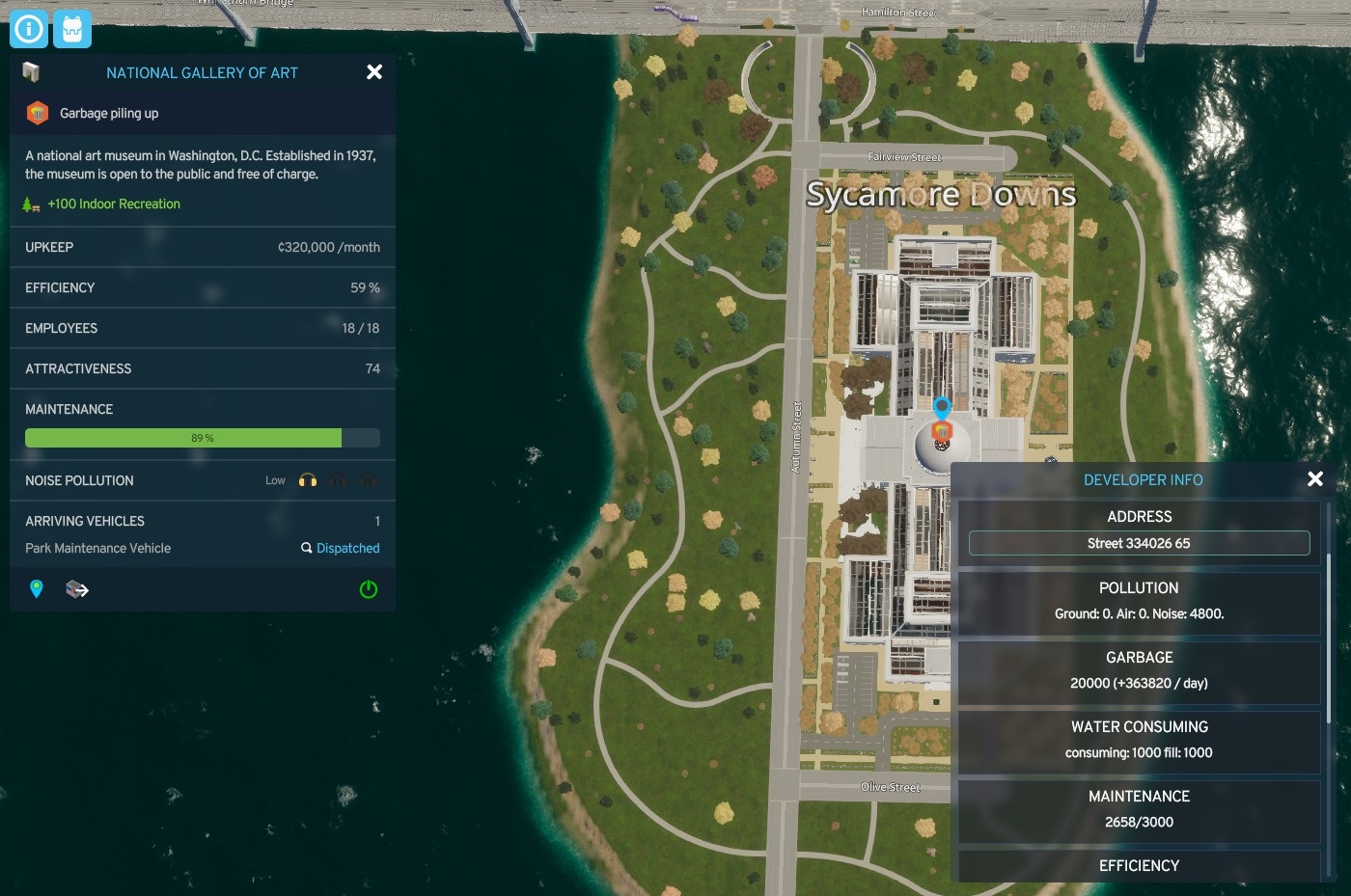This screenshot has width=1351, height=896.
Task: Click the blue map marker above the gallery
Action: click(943, 408)
